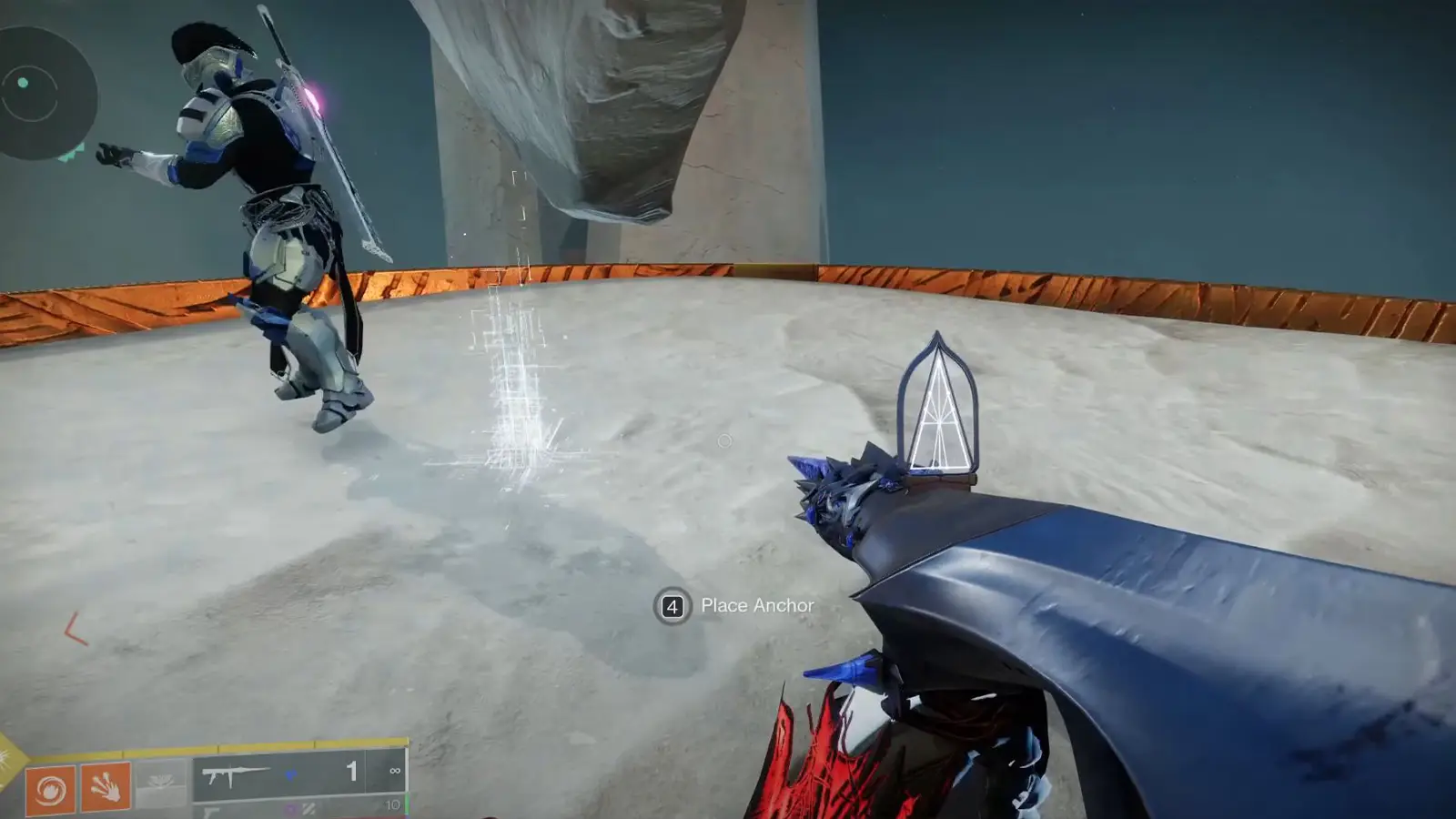The height and width of the screenshot is (819, 1456).
Task: Click the secondary weapon icon below the ammo bar
Action: point(210,812)
